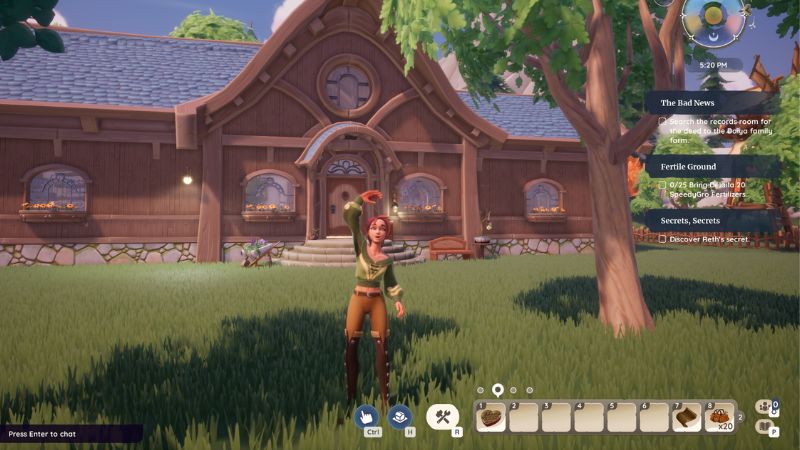This screenshot has height=450, width=800.
Task: Open the journal book icon
Action: click(765, 427)
